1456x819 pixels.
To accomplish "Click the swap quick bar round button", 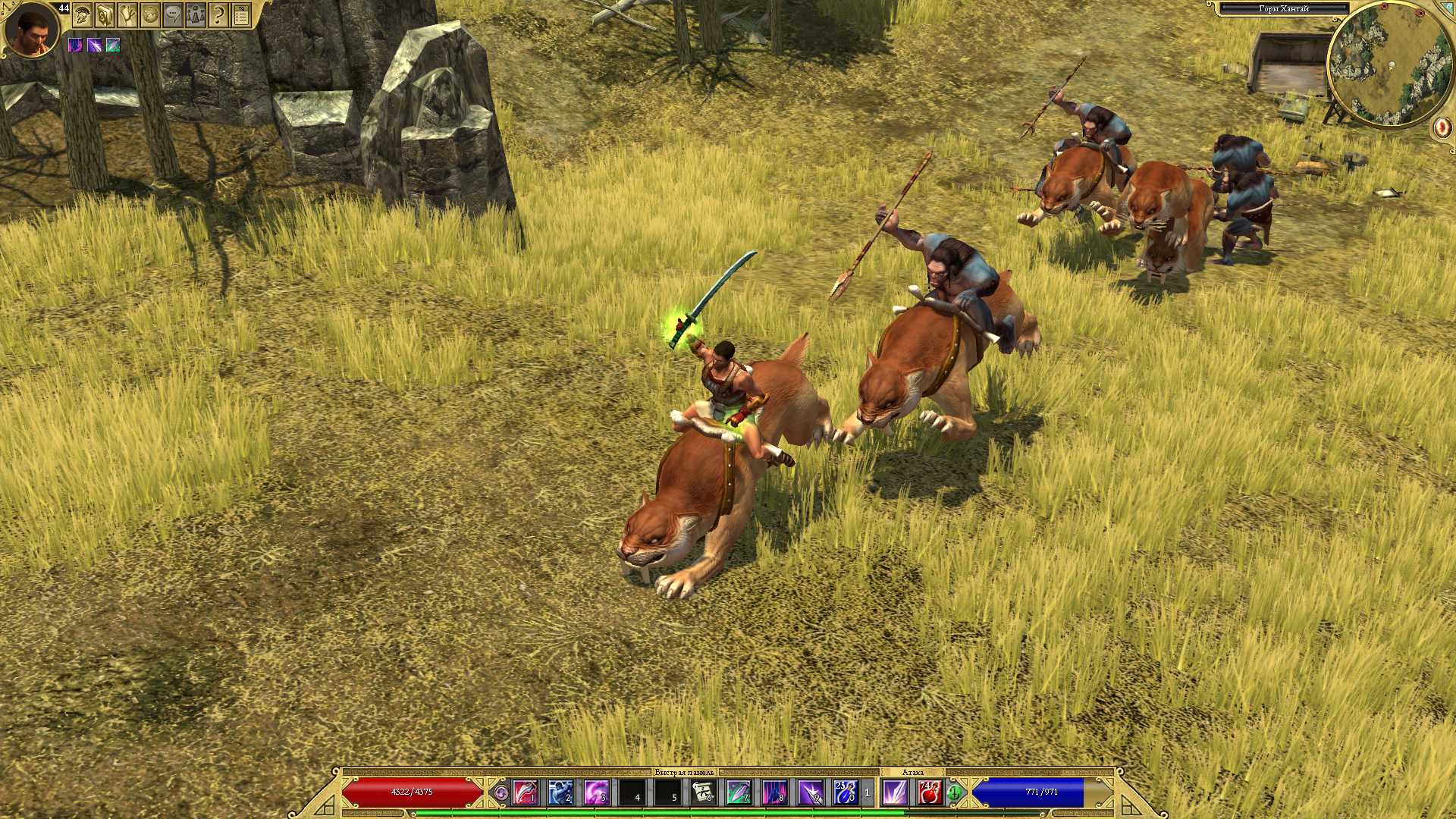I will [501, 793].
